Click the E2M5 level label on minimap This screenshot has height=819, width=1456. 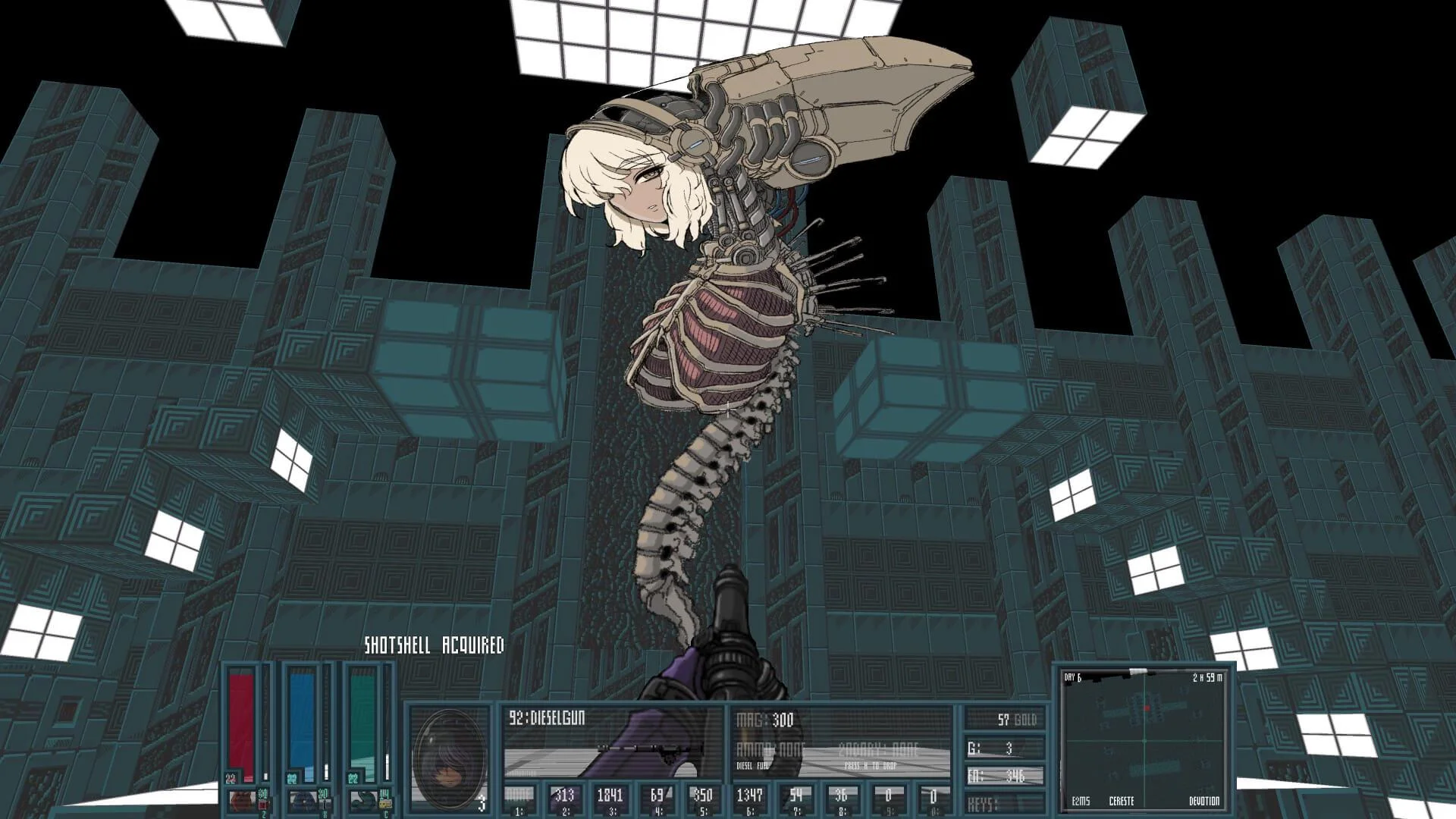click(x=1081, y=800)
